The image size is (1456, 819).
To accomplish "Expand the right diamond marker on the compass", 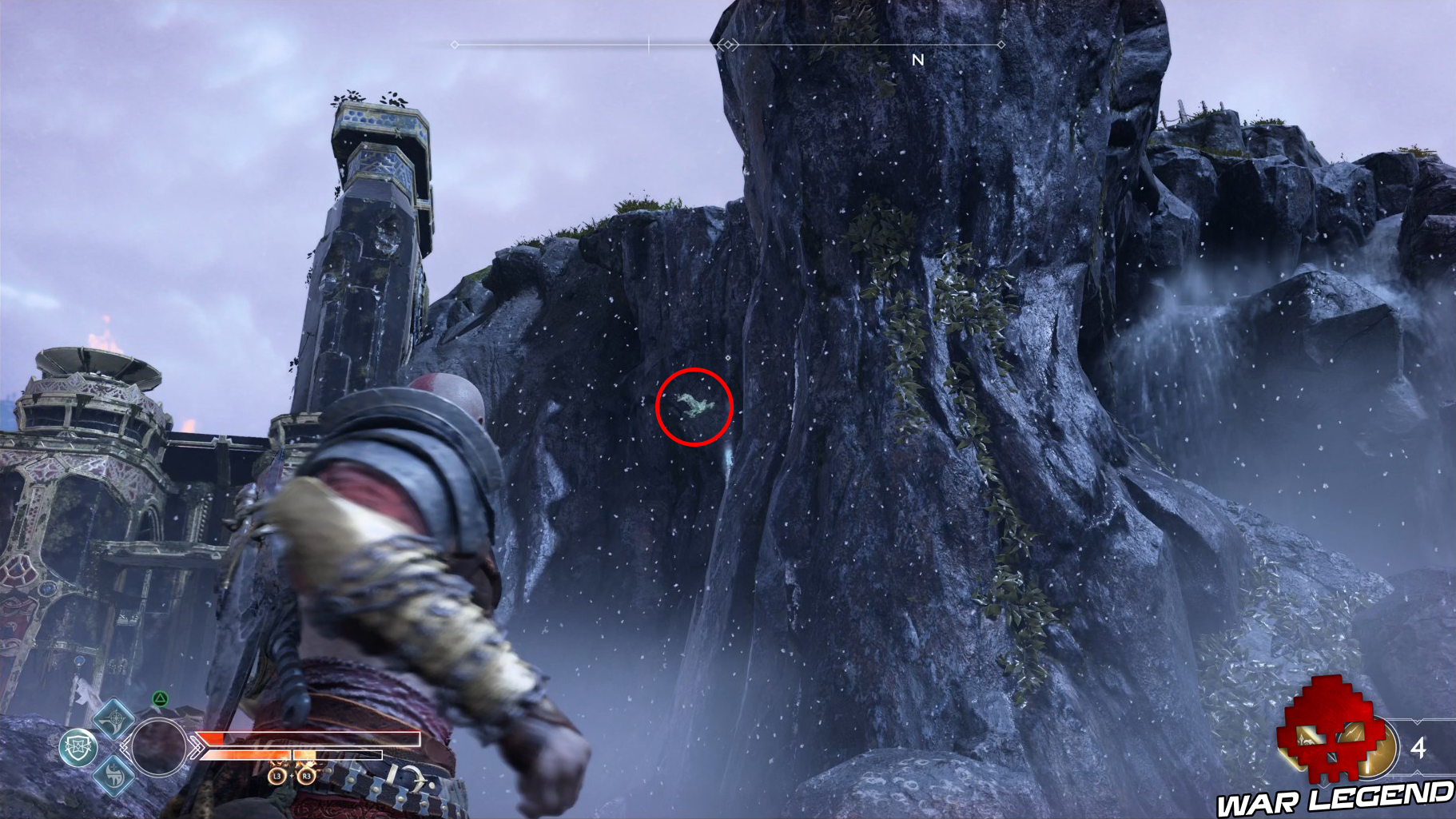I will [x=1002, y=44].
